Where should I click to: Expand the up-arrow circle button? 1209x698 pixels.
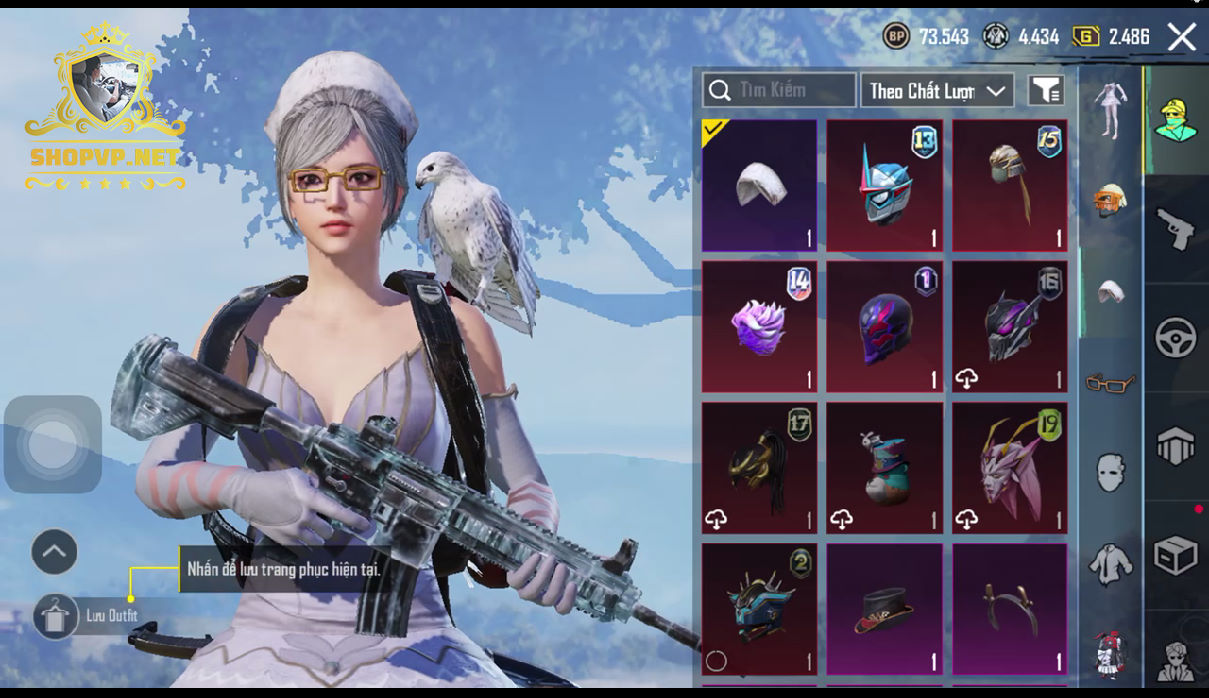pyautogui.click(x=54, y=551)
